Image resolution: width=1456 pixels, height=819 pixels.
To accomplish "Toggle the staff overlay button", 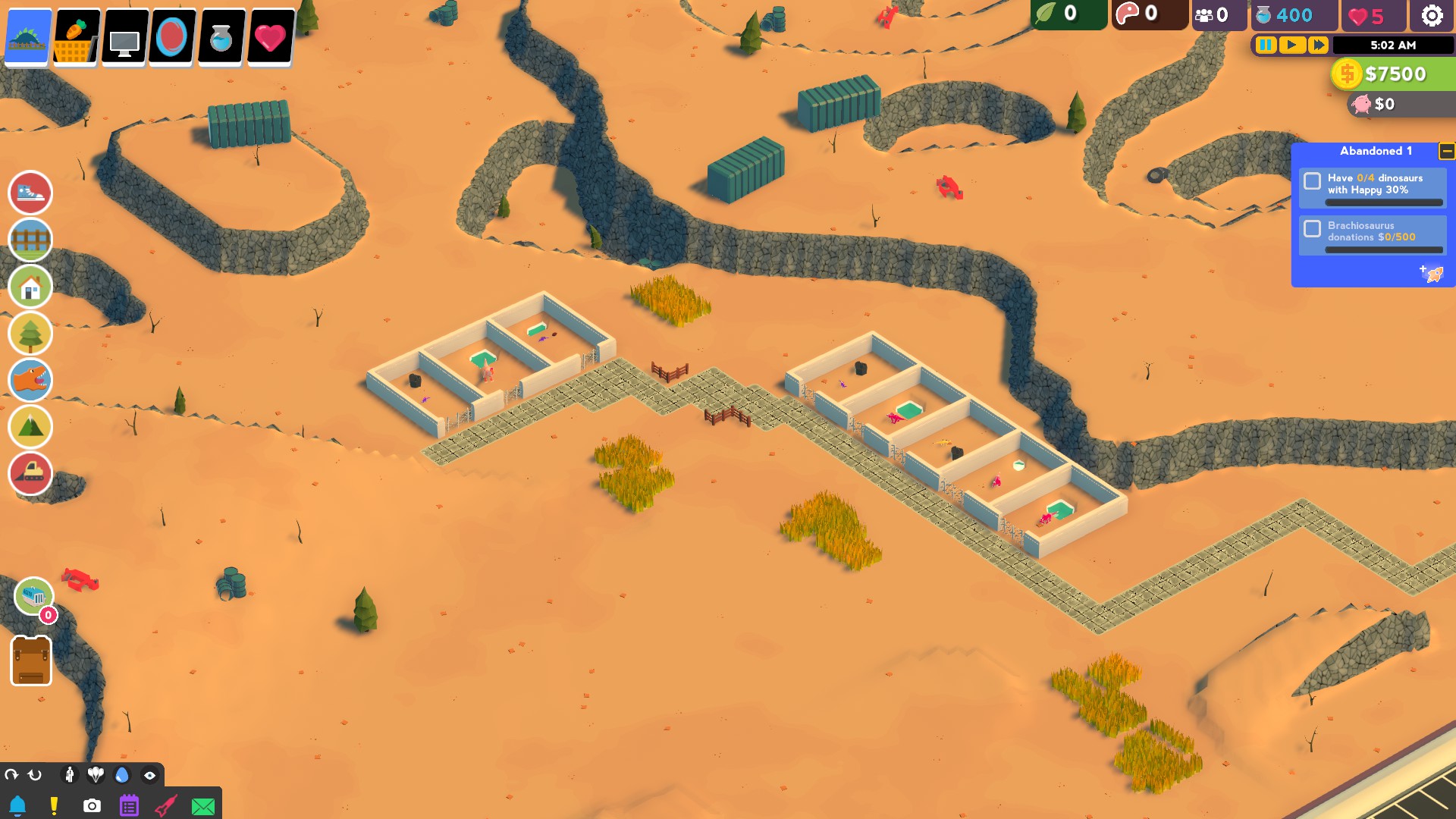I will tap(71, 775).
